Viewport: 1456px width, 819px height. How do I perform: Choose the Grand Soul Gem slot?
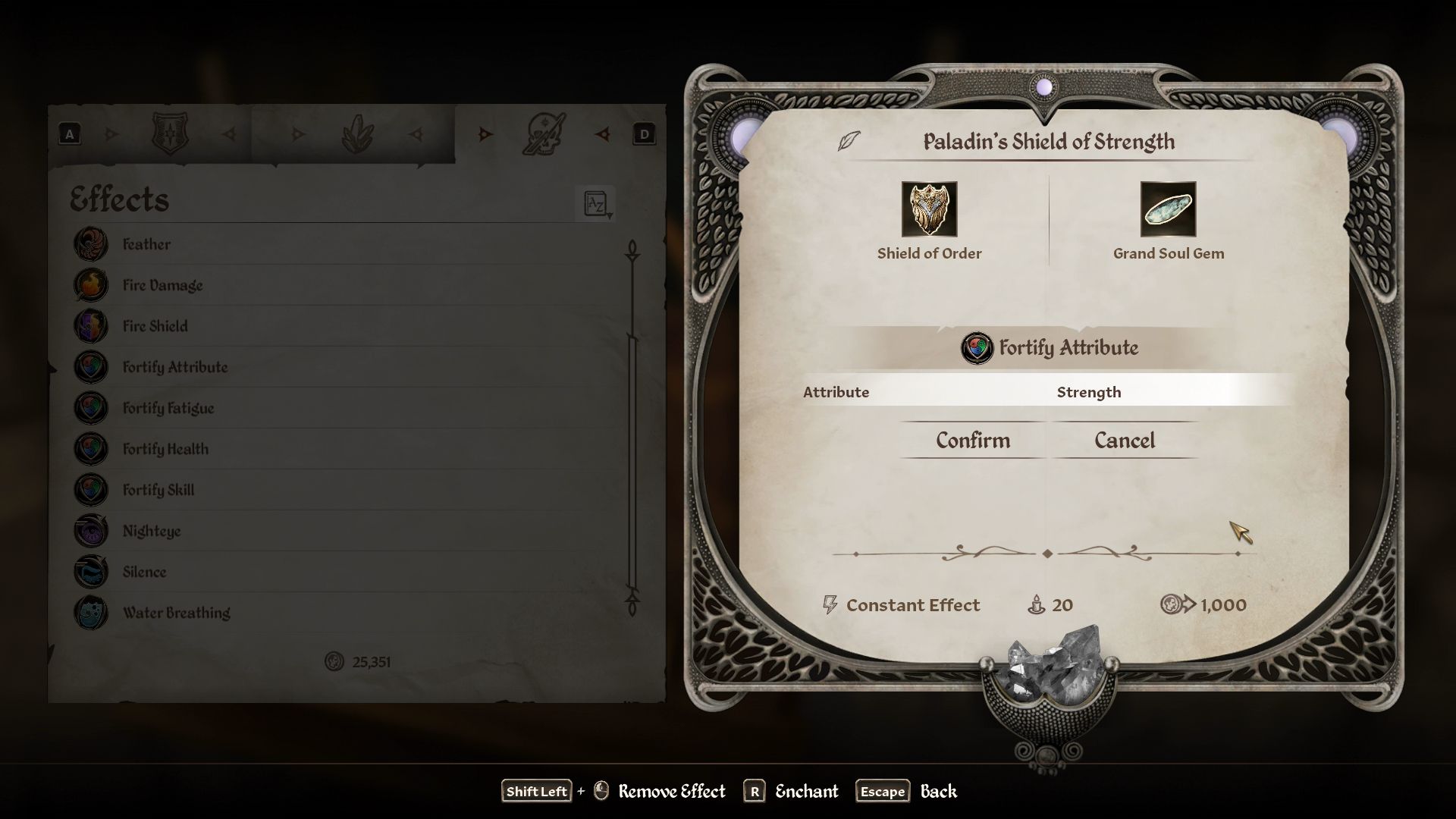pos(1168,209)
